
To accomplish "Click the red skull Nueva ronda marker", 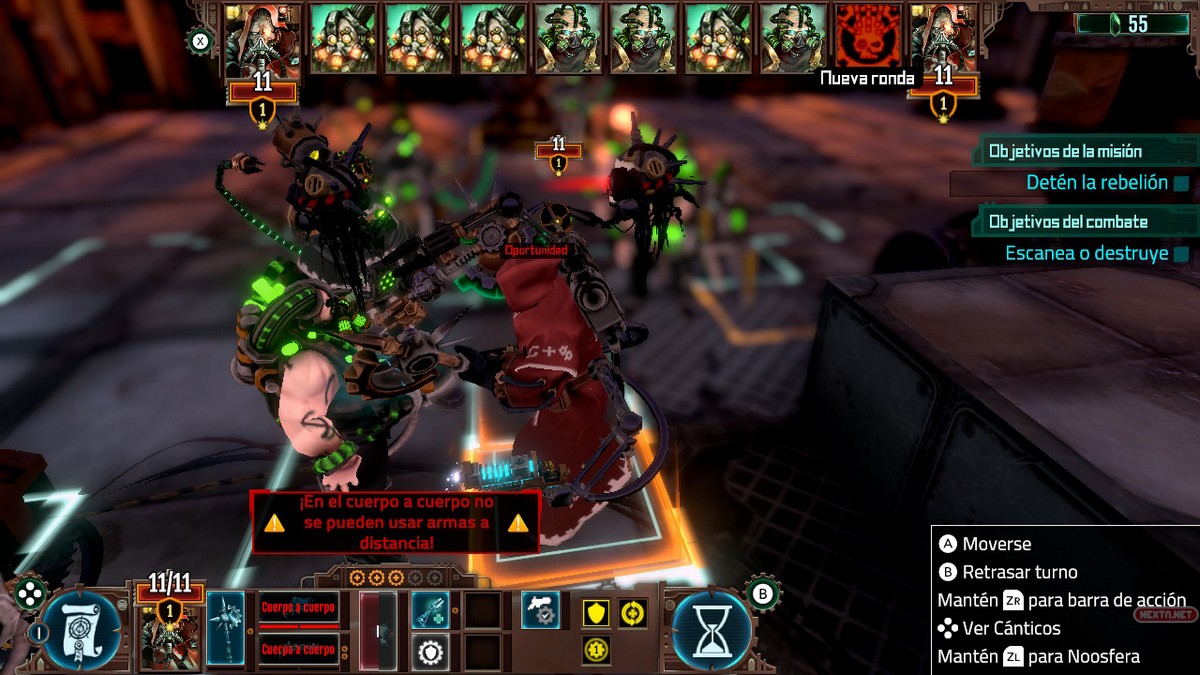I will pyautogui.click(x=868, y=37).
